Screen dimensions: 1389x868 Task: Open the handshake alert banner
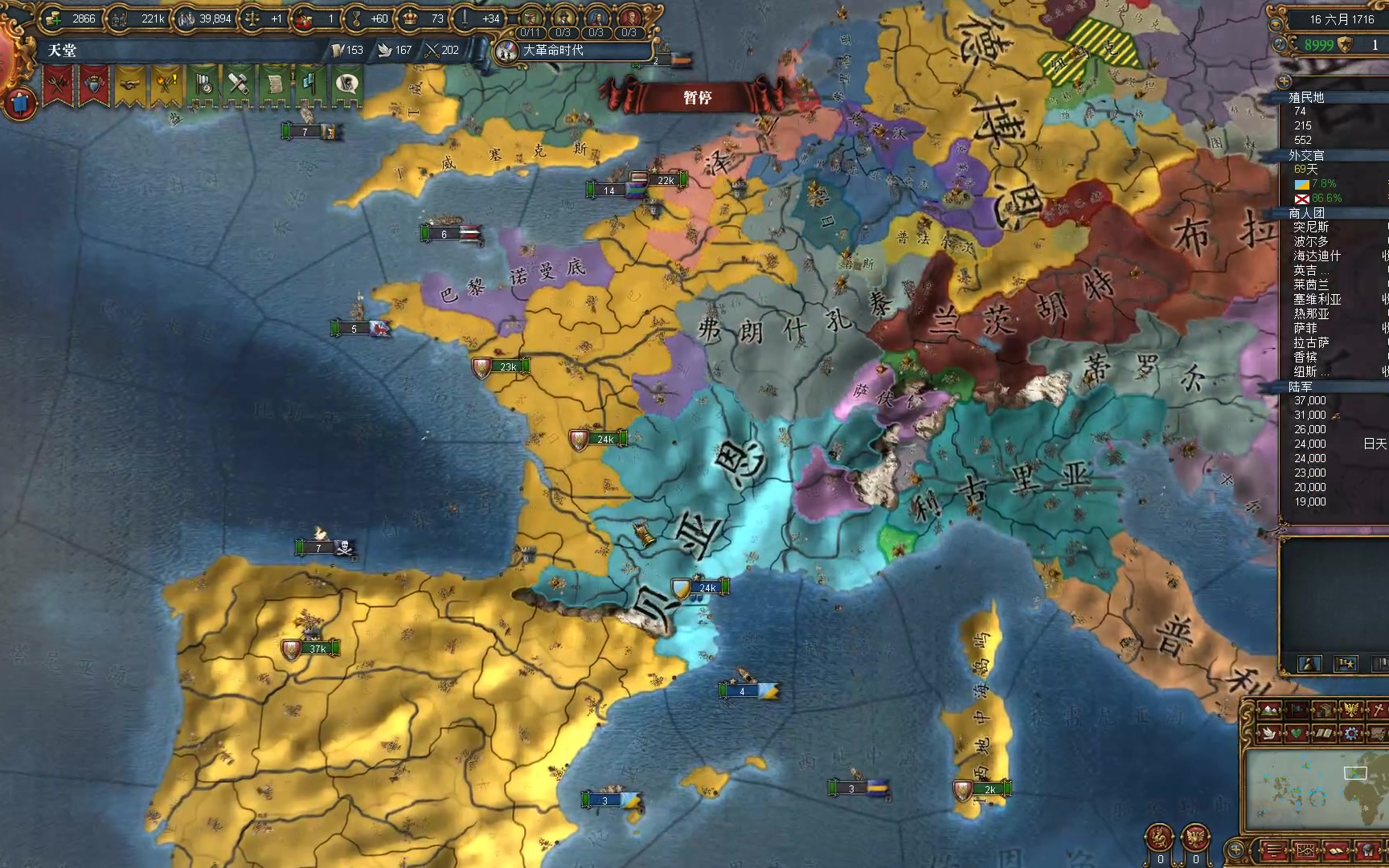tap(129, 84)
